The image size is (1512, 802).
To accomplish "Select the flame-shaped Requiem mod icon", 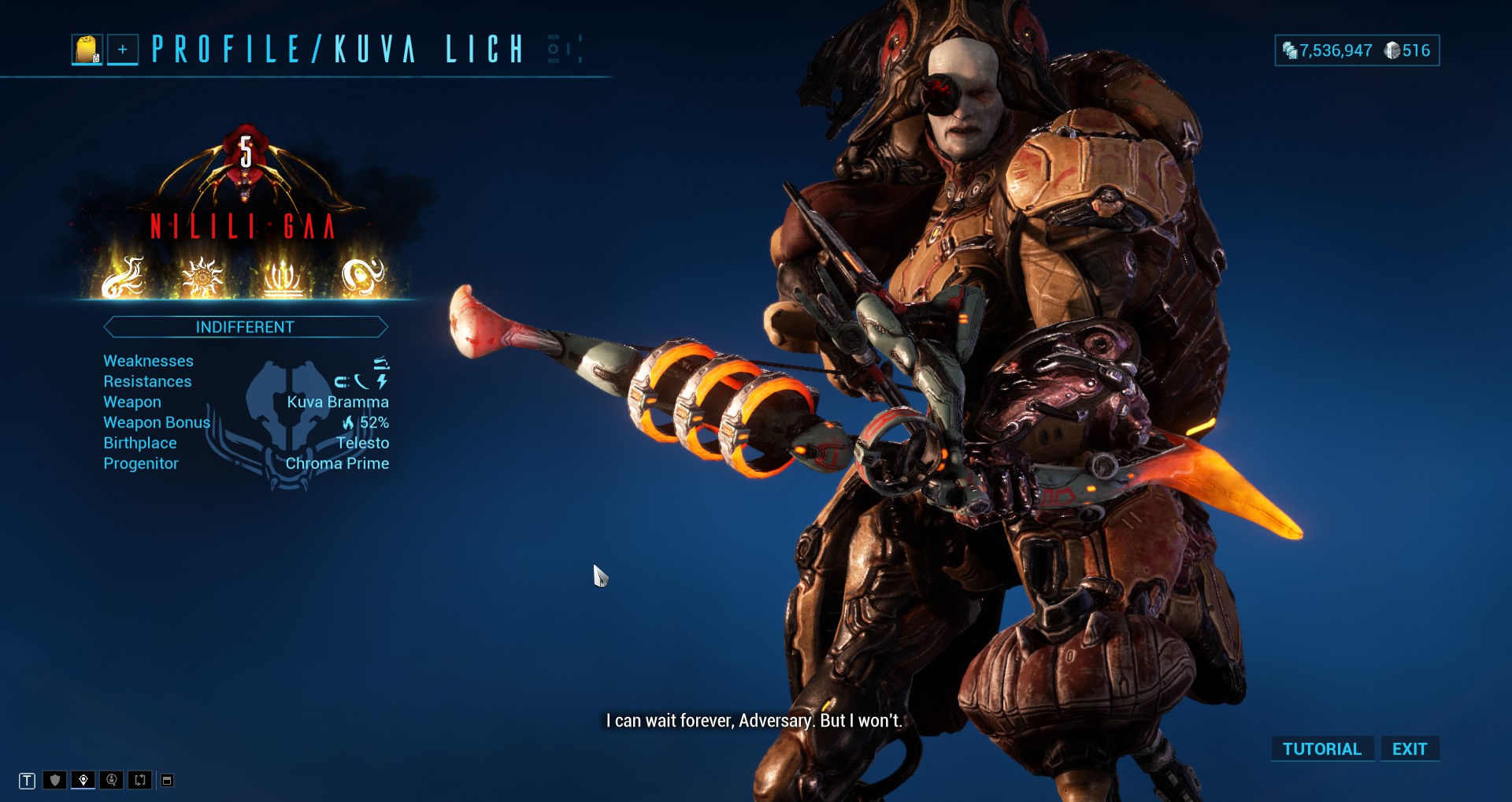I will point(124,277).
